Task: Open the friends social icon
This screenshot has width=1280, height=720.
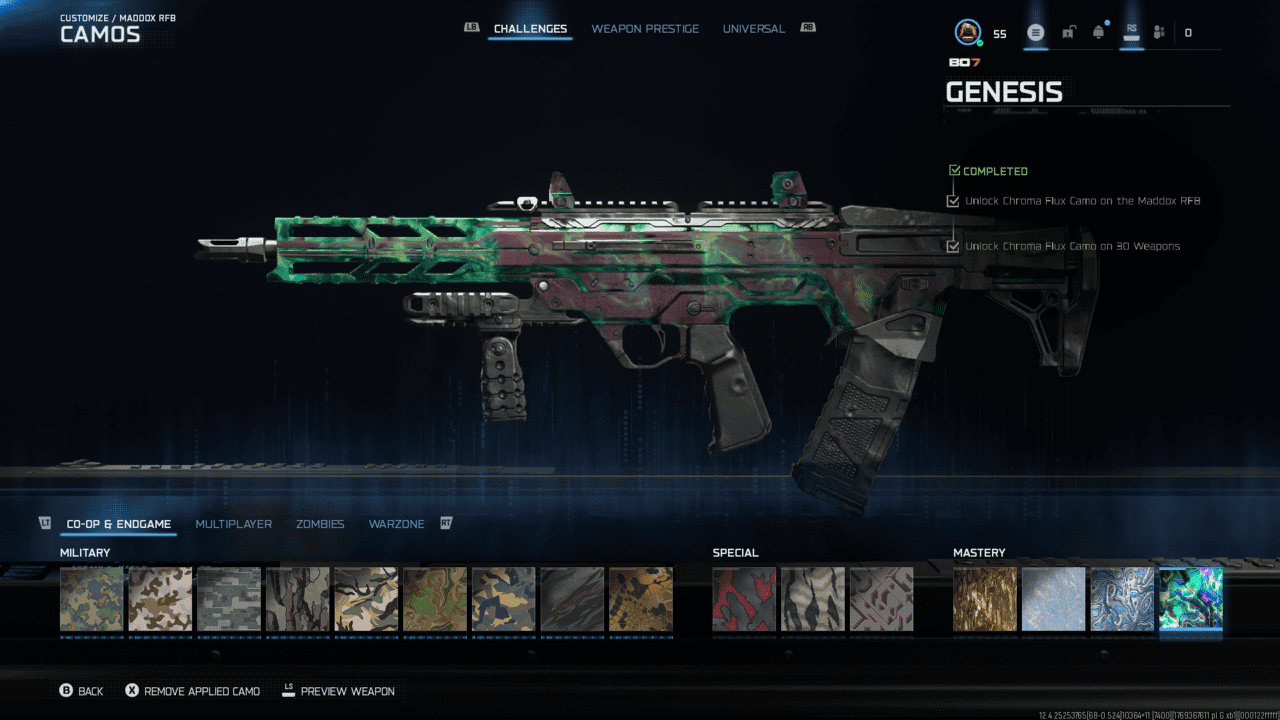Action: [x=1159, y=33]
